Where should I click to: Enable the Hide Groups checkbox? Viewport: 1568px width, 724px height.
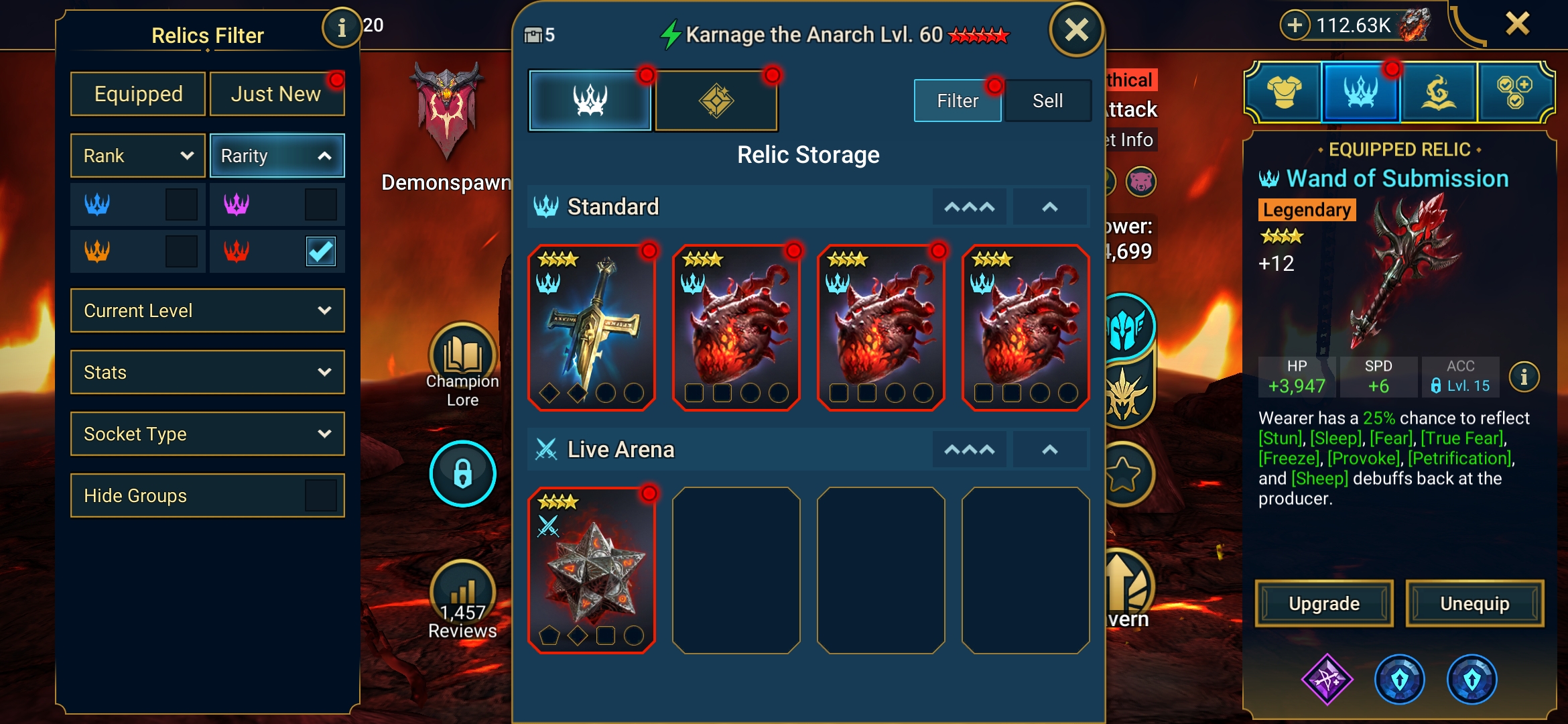(x=320, y=495)
